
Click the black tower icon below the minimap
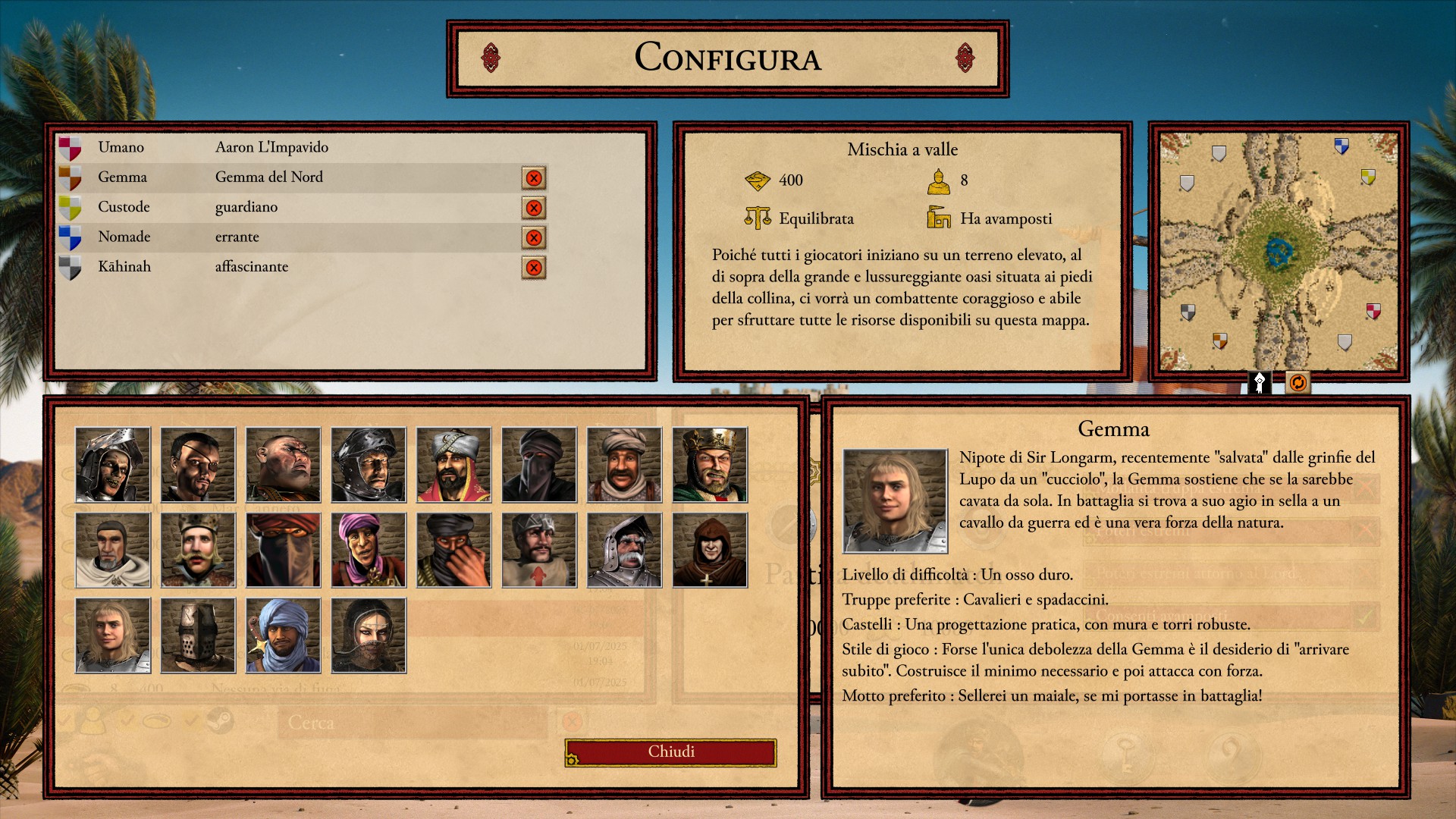point(1260,383)
